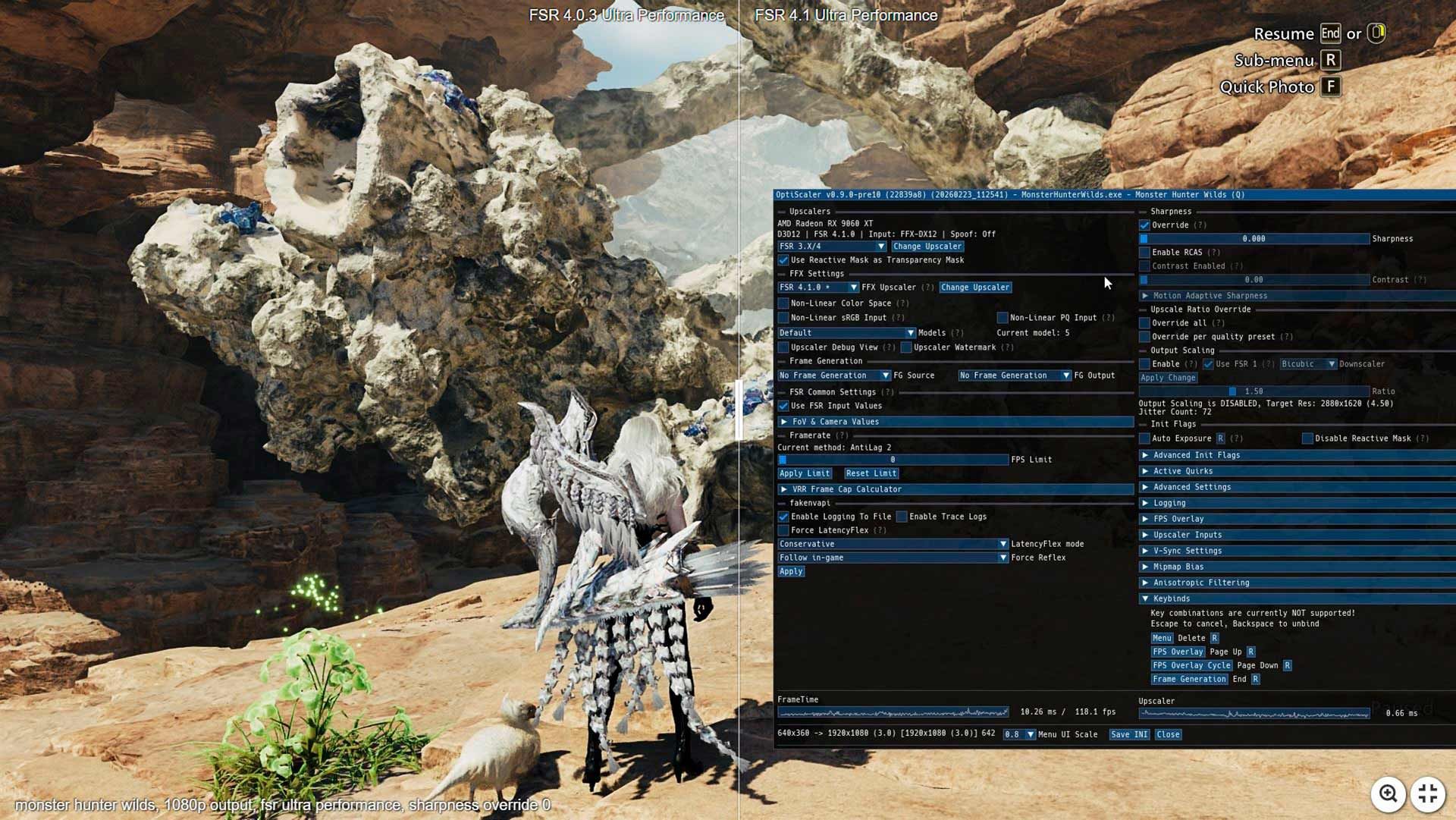The height and width of the screenshot is (820, 1456).
Task: Disable Enable Logging To File
Action: pyautogui.click(x=783, y=517)
